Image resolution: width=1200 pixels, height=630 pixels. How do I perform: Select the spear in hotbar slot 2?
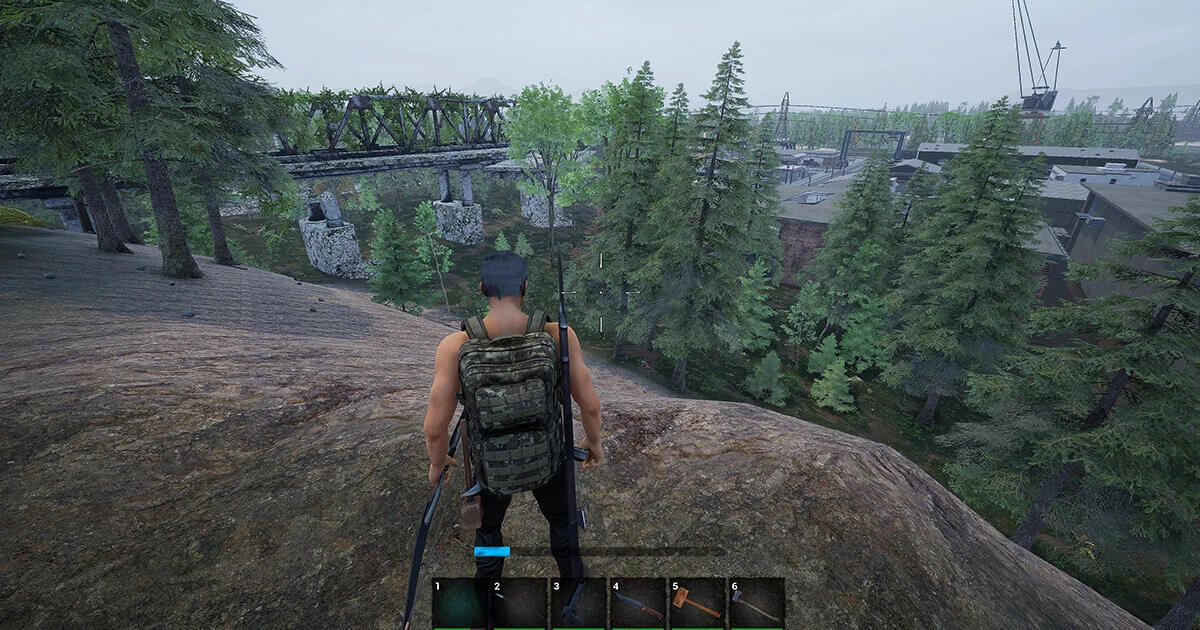(519, 603)
